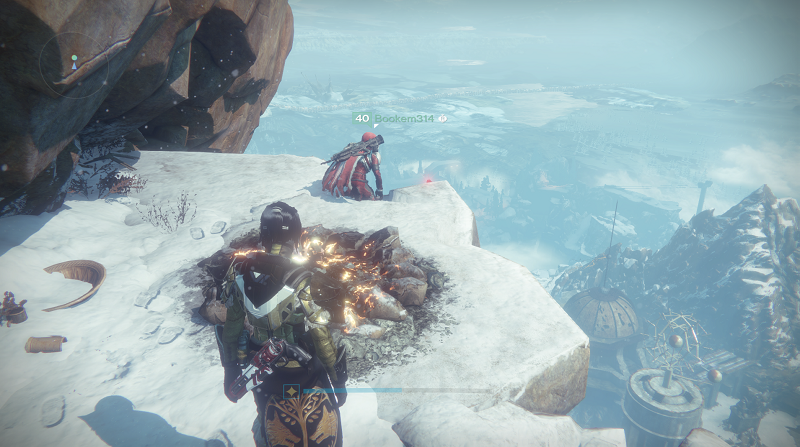Click the diamond icon beside the progress bar
The image size is (800, 447).
(292, 389)
